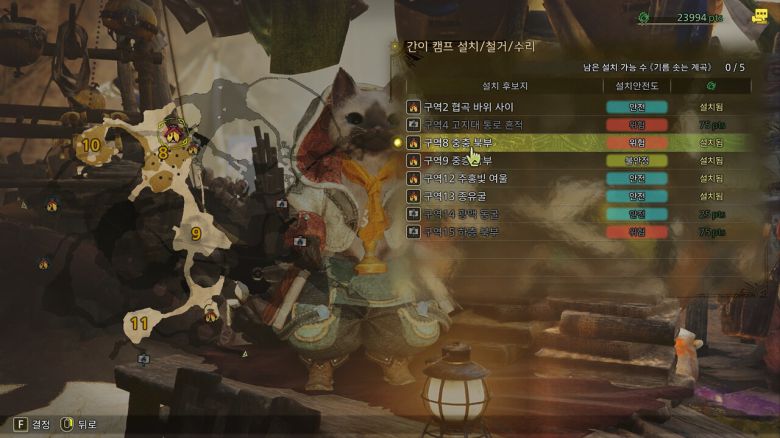The width and height of the screenshot is (780, 438).
Task: Click the yellow icon in the top-right corner
Action: (760, 16)
